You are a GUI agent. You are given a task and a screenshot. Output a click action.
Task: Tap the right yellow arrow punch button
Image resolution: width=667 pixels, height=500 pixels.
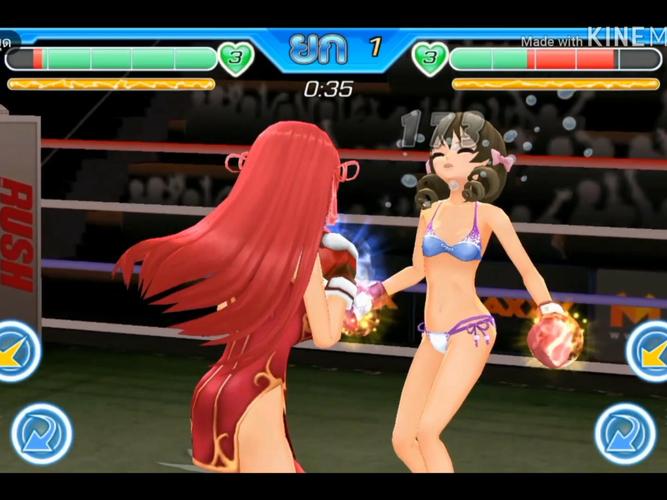(650, 351)
